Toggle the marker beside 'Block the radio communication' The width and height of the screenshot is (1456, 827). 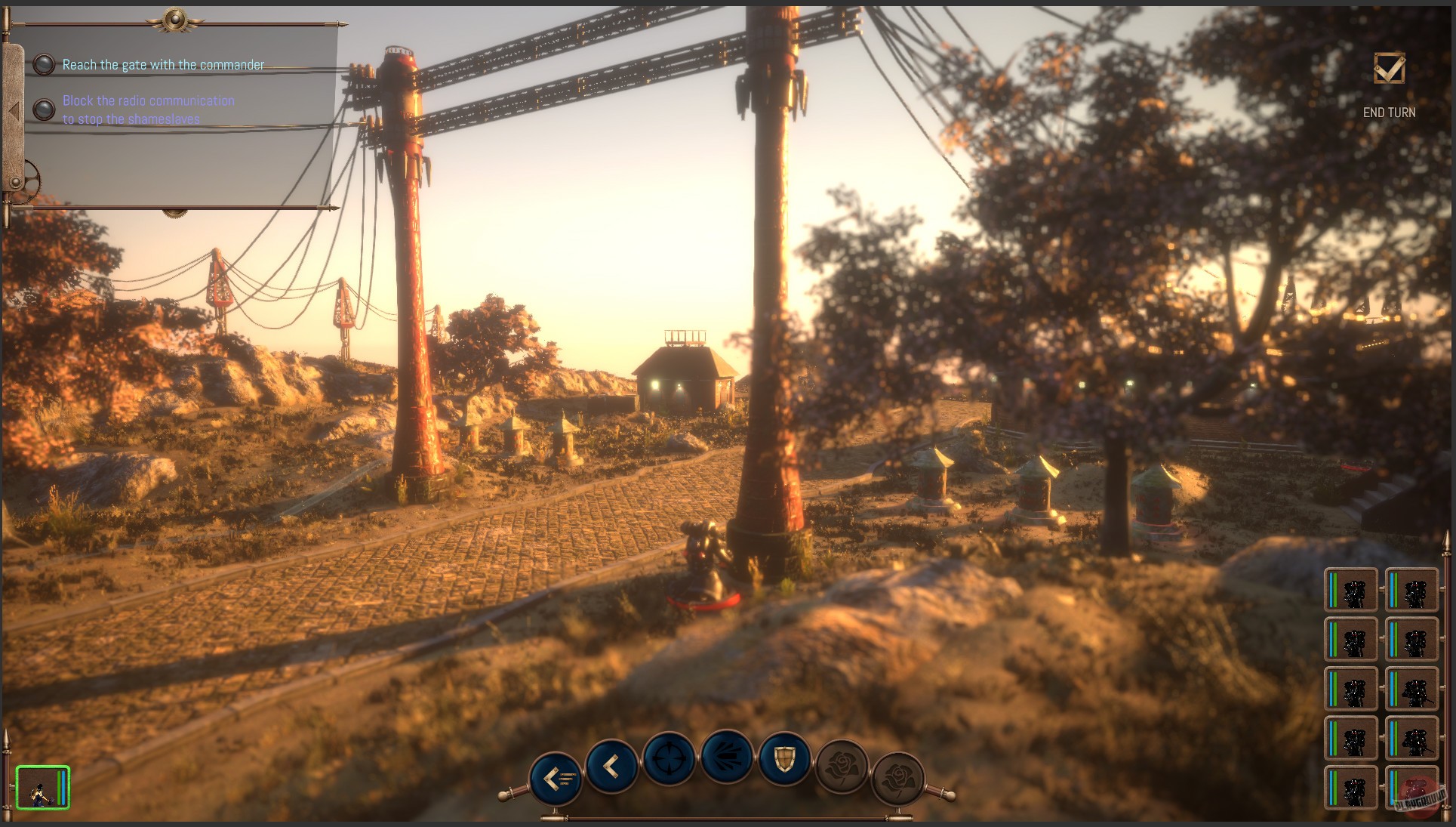coord(45,110)
